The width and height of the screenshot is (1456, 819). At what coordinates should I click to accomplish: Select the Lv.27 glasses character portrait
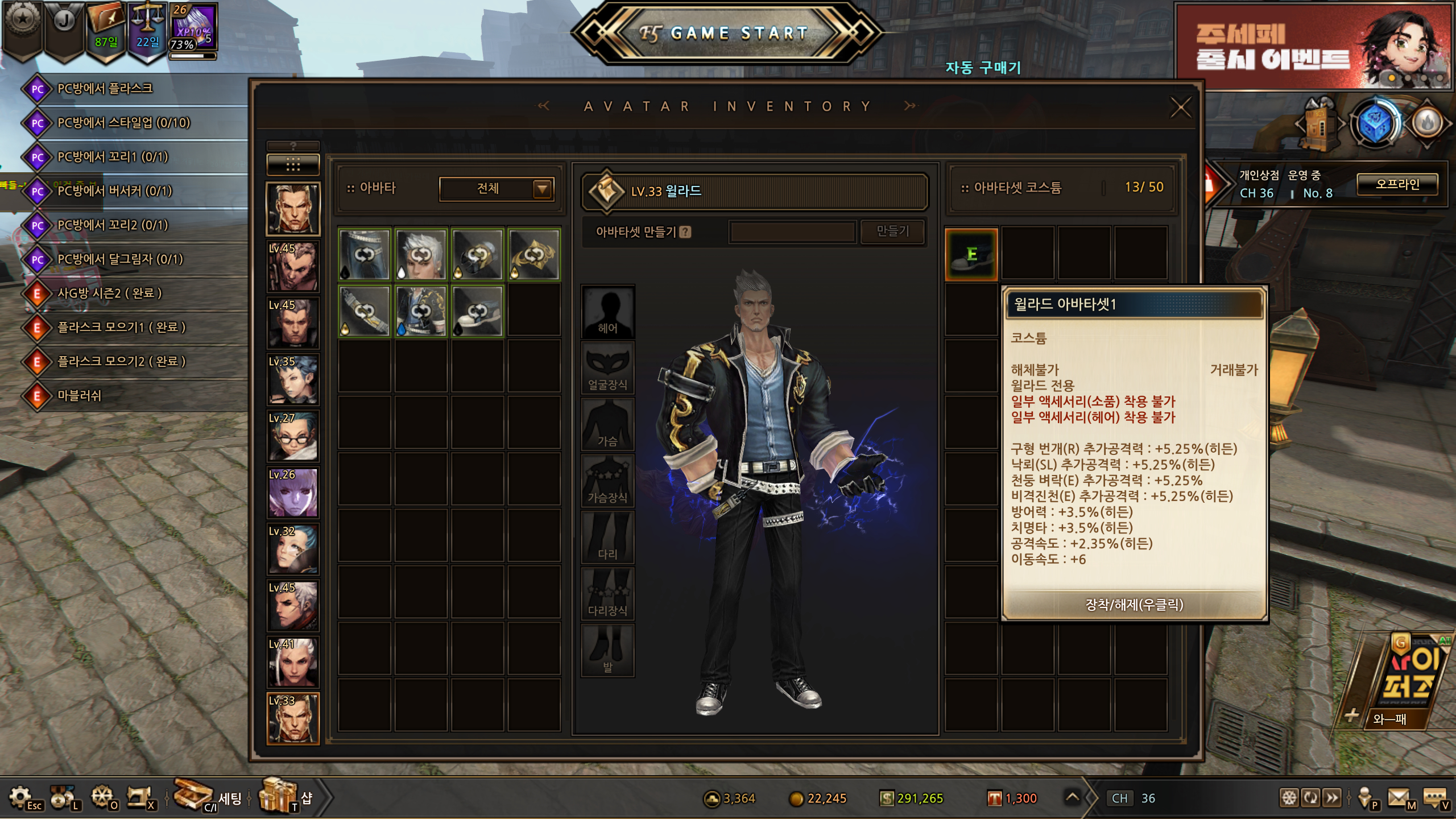click(293, 436)
